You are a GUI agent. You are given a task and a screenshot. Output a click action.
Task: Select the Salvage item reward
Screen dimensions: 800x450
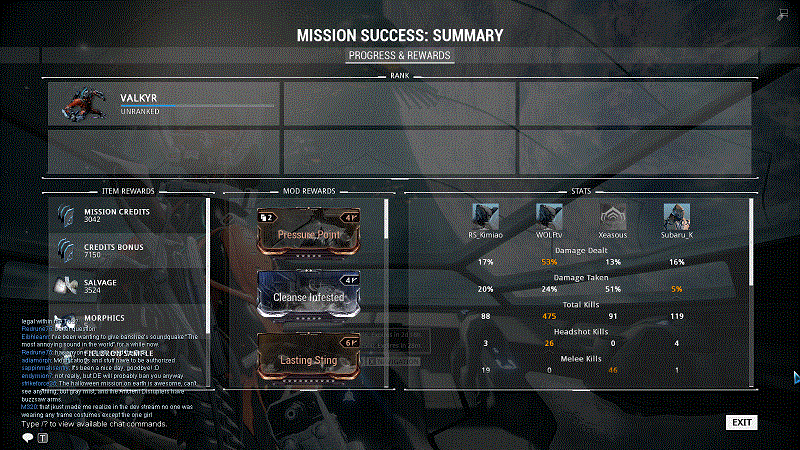[128, 286]
